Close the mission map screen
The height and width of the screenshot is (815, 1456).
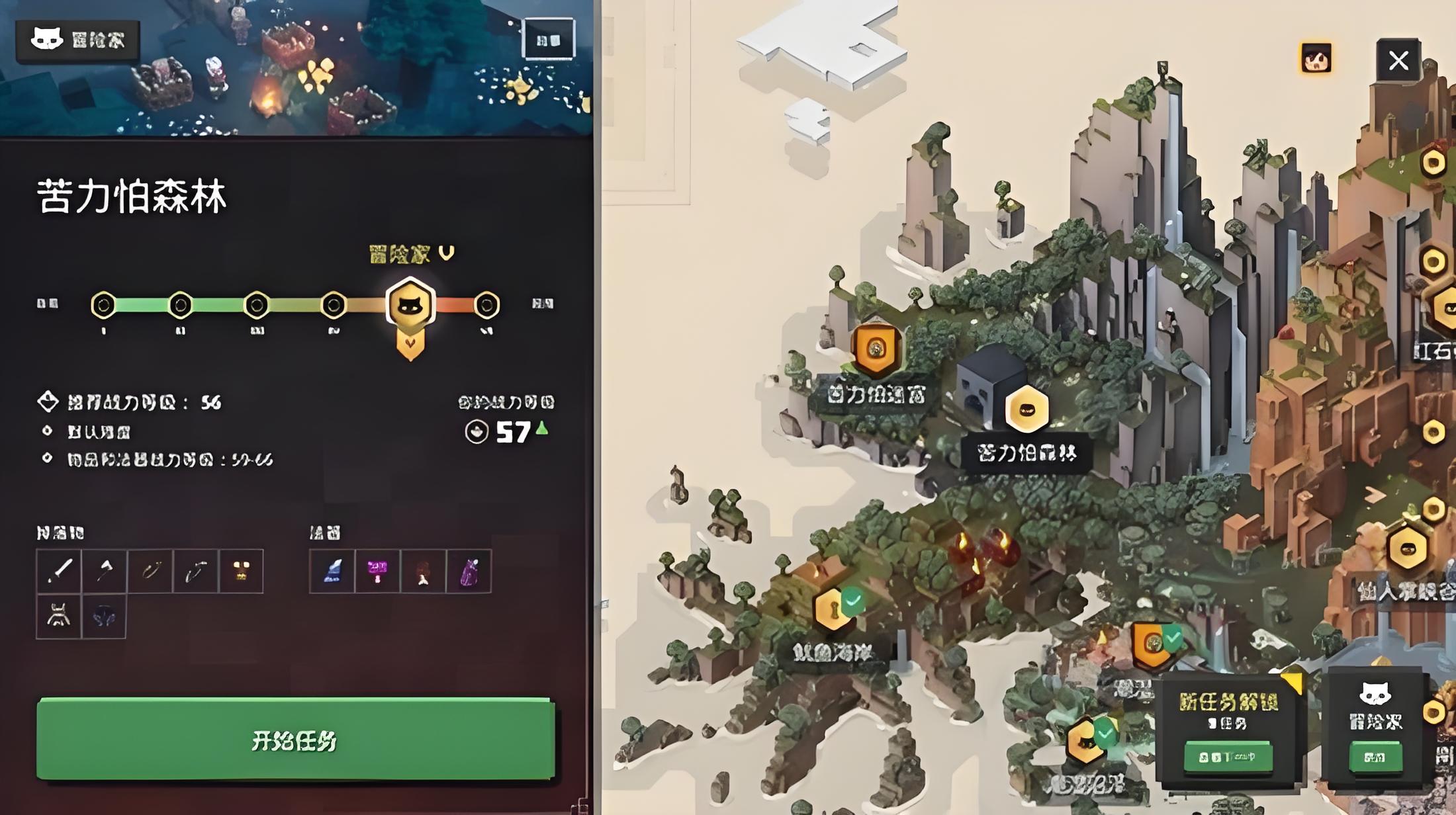(x=1398, y=61)
